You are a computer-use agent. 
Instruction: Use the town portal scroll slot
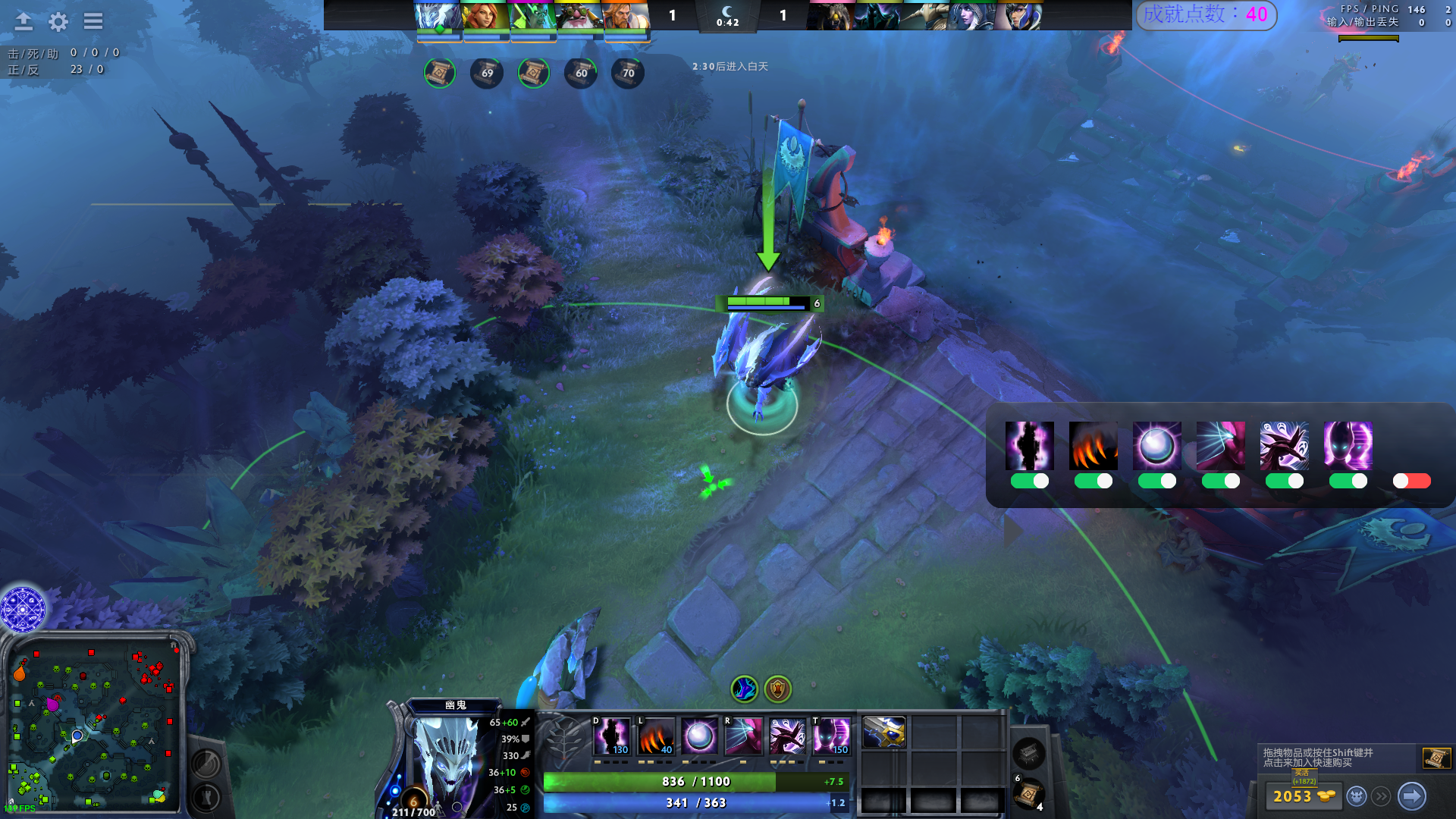pos(1028,794)
